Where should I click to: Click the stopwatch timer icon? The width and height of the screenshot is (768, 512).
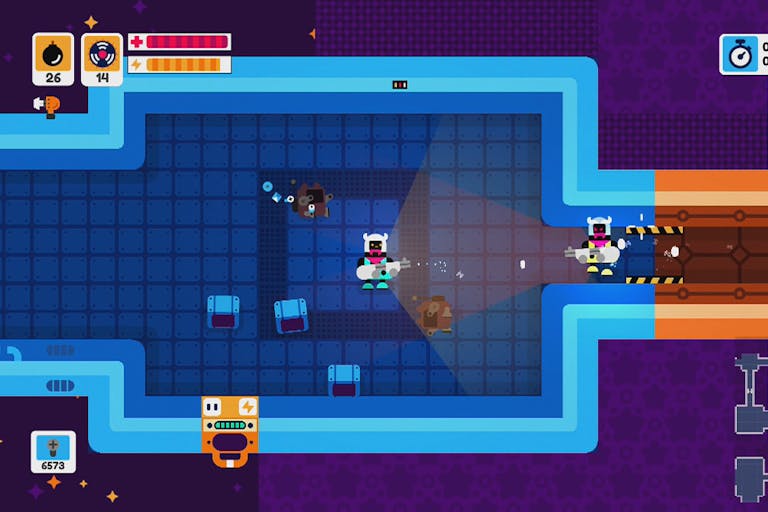point(741,54)
